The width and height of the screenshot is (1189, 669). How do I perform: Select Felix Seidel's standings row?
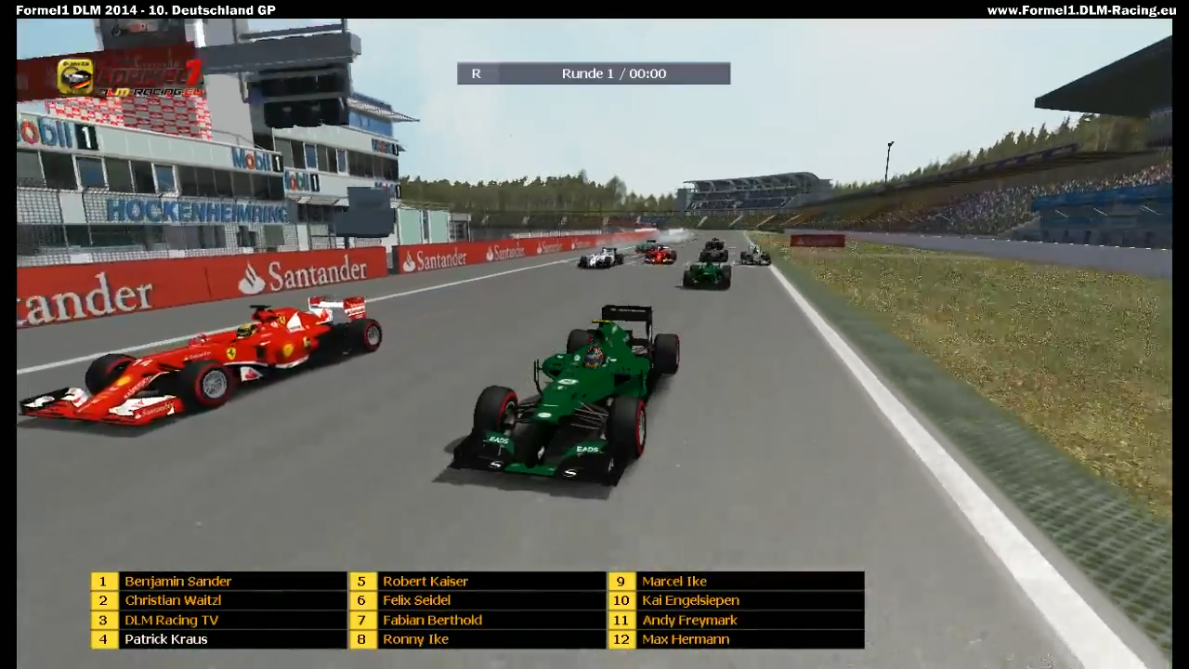[417, 601]
